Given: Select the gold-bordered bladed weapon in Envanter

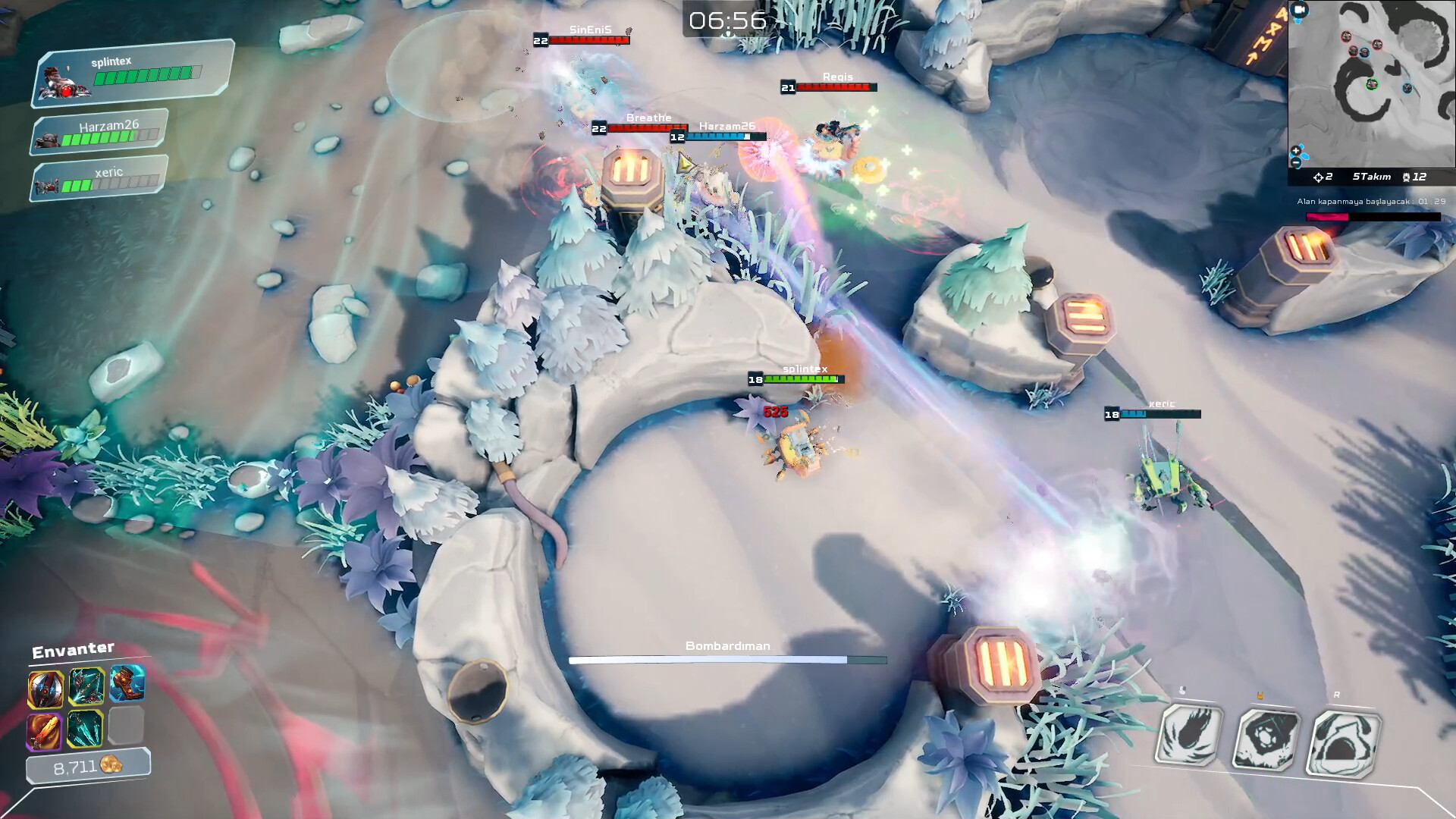Looking at the screenshot, I should (45, 689).
